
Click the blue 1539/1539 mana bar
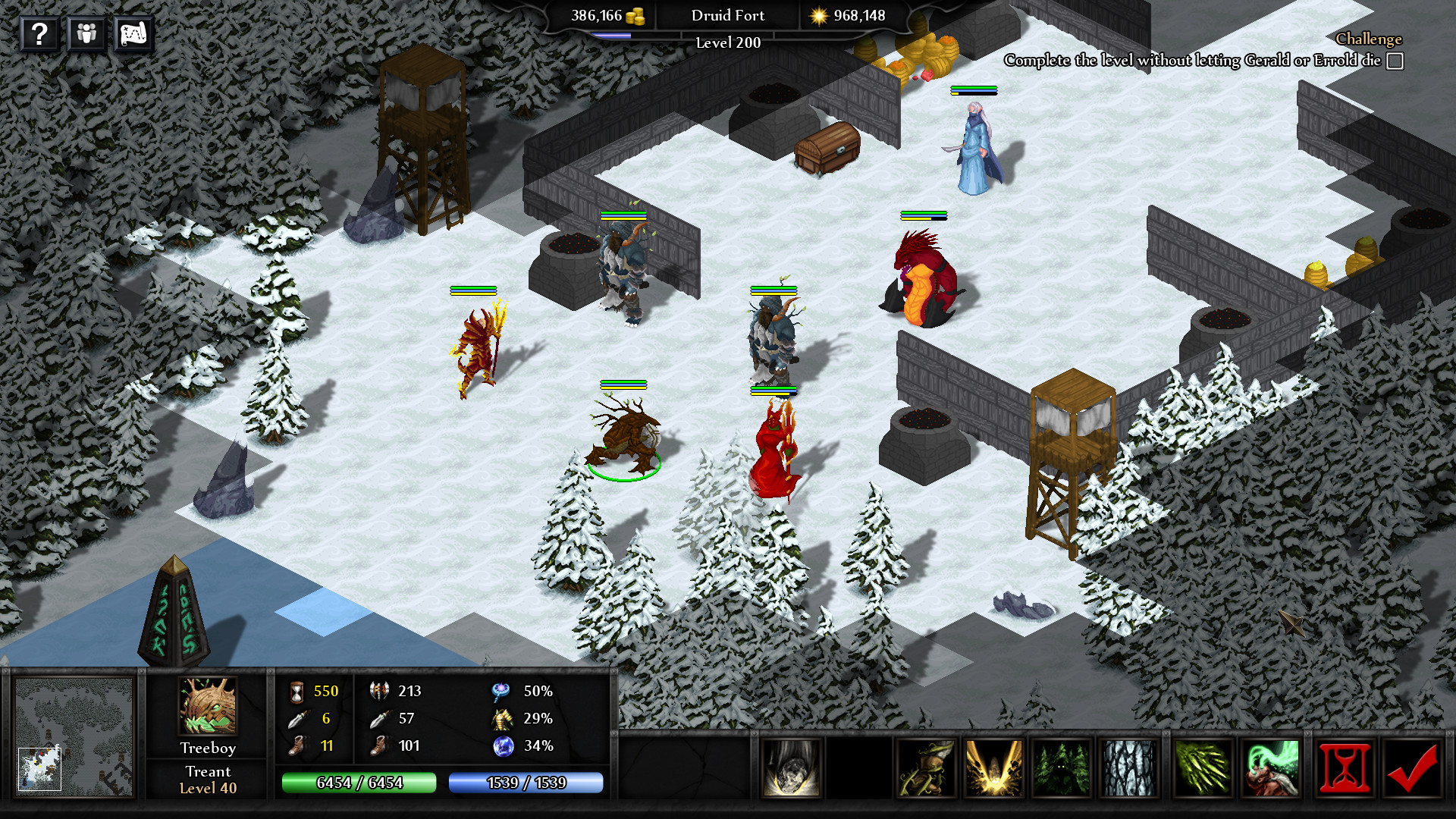(526, 781)
